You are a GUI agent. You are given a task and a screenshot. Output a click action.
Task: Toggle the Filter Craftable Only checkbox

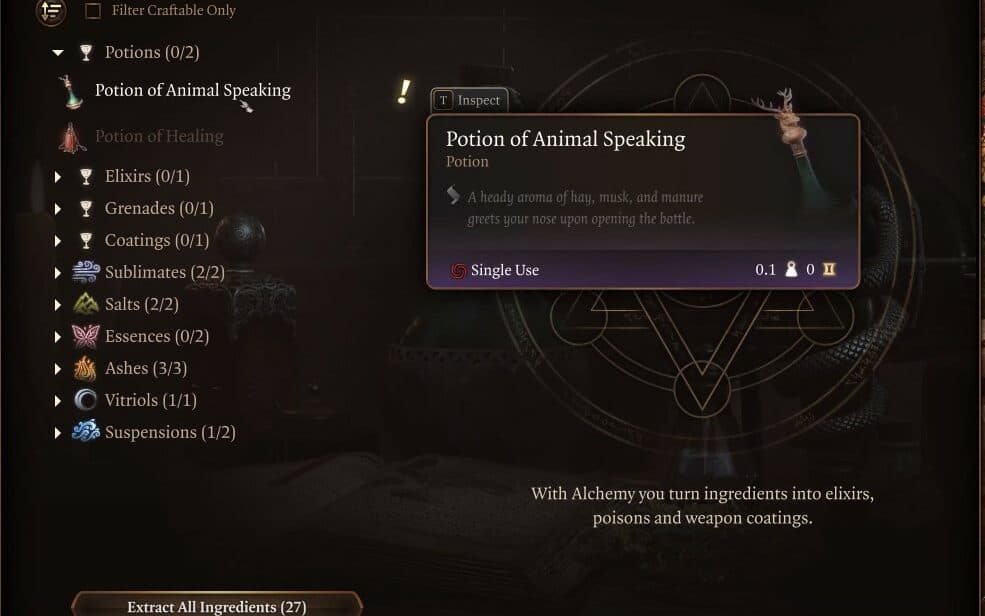tap(93, 11)
